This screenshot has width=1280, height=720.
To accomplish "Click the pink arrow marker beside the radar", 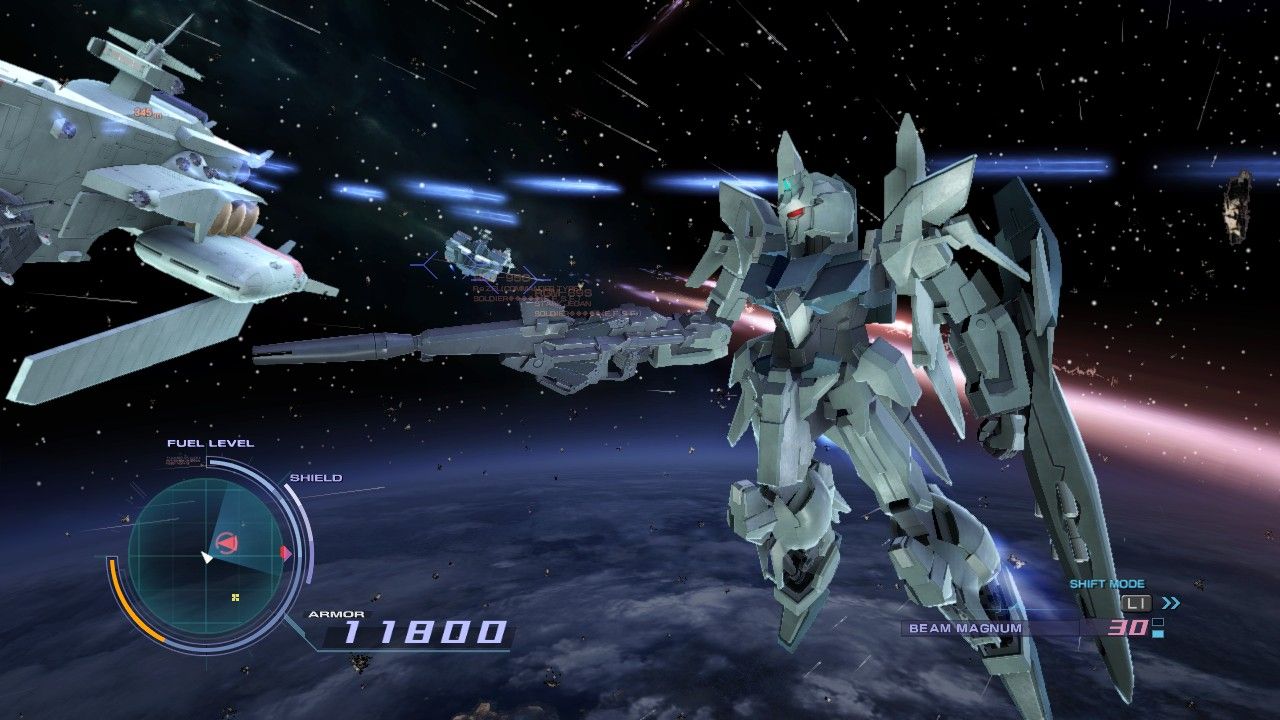I will [285, 551].
